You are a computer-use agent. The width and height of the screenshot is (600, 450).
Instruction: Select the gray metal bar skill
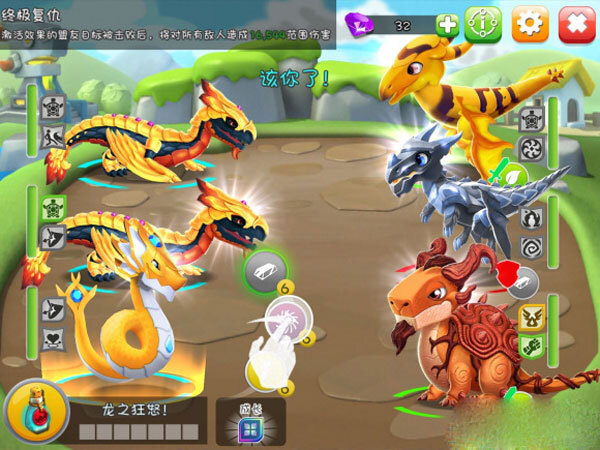point(265,270)
